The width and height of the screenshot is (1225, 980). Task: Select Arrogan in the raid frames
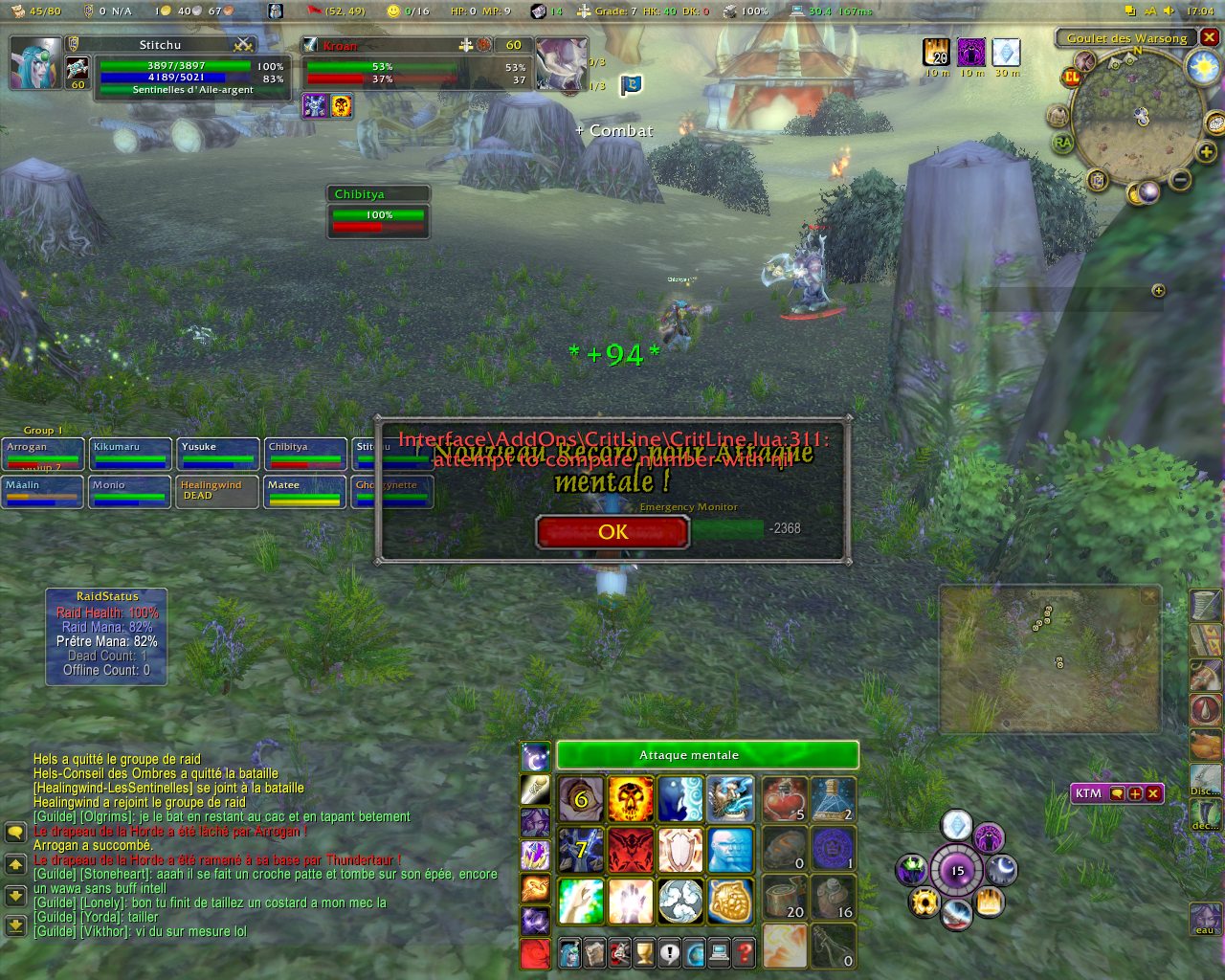(x=42, y=454)
